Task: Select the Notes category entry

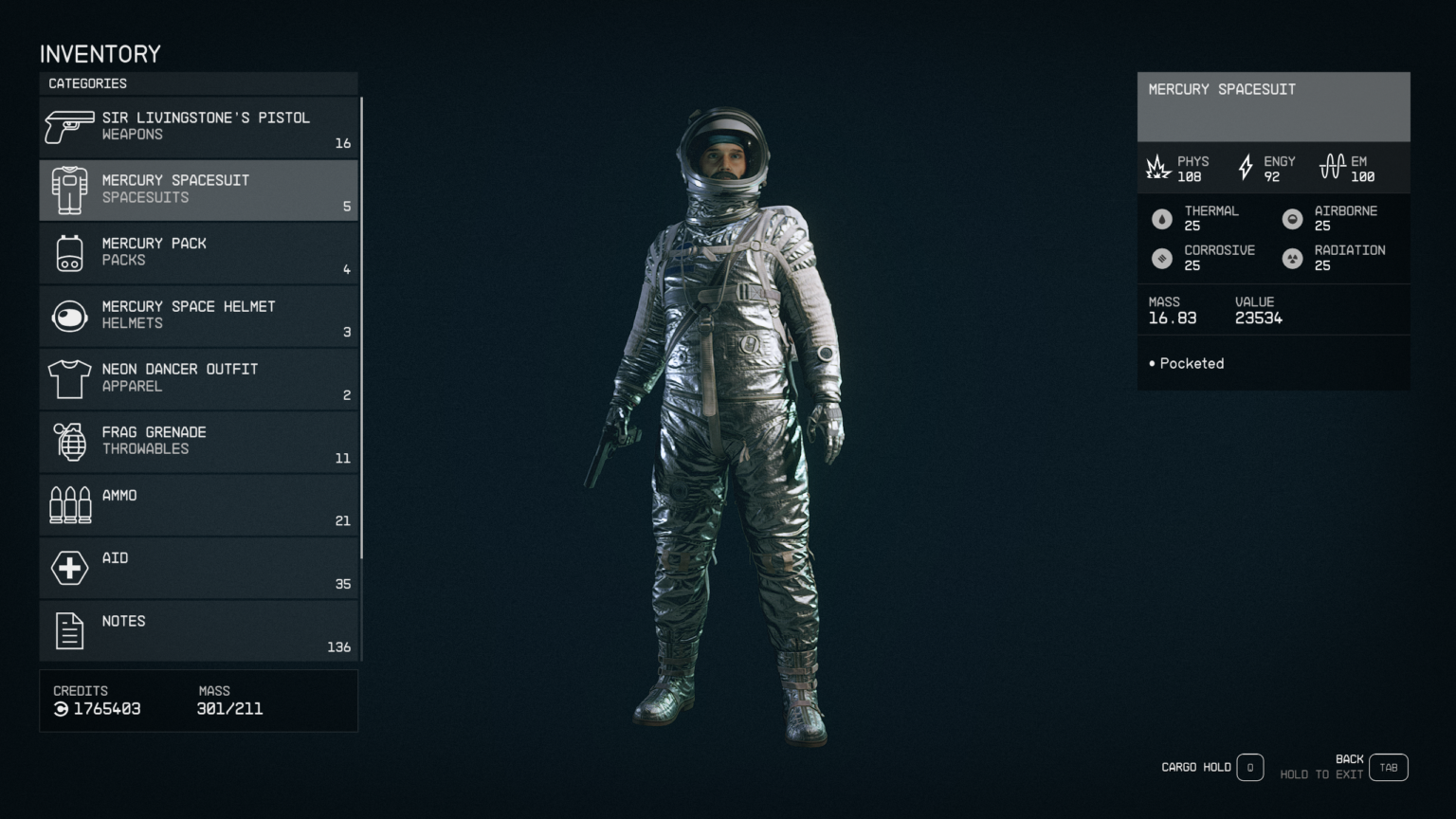Action: click(x=198, y=629)
